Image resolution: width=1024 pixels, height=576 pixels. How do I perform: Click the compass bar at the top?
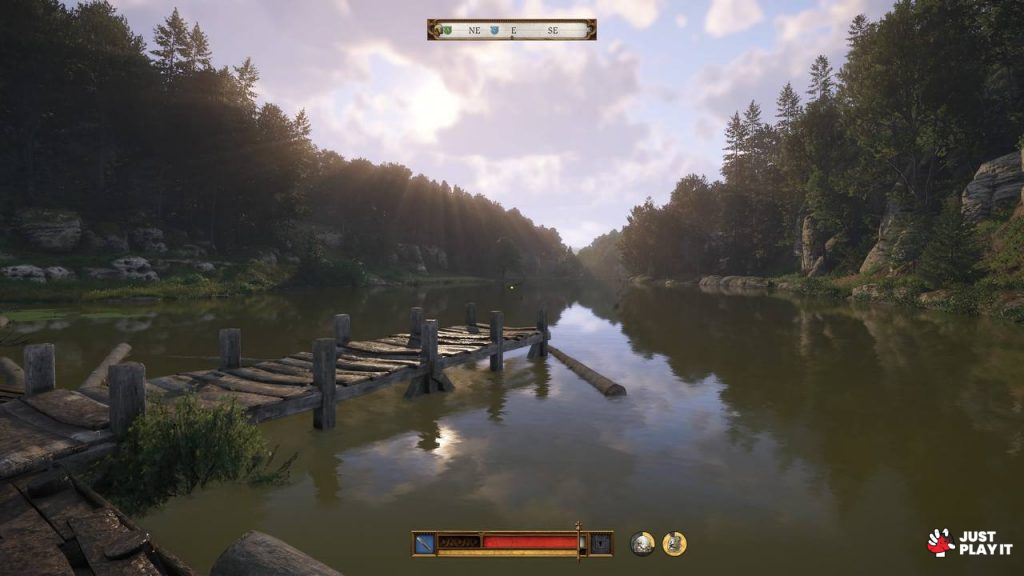tap(511, 30)
